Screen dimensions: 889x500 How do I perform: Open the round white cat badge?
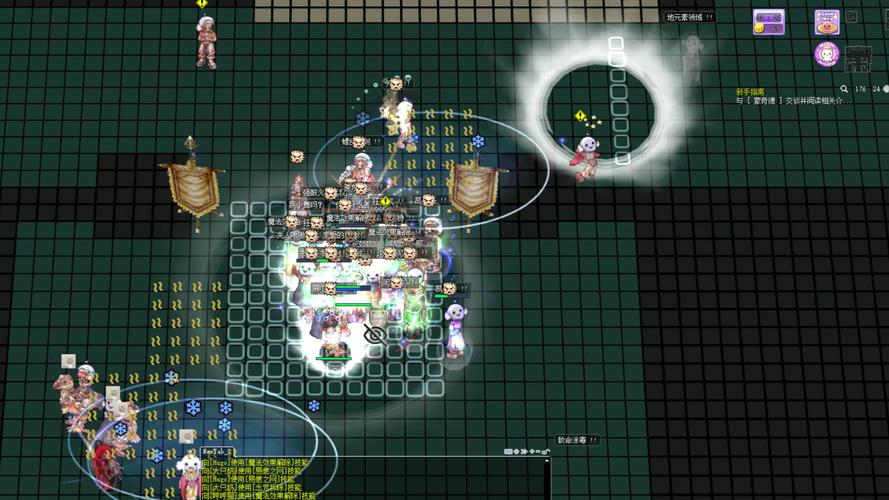(x=827, y=54)
